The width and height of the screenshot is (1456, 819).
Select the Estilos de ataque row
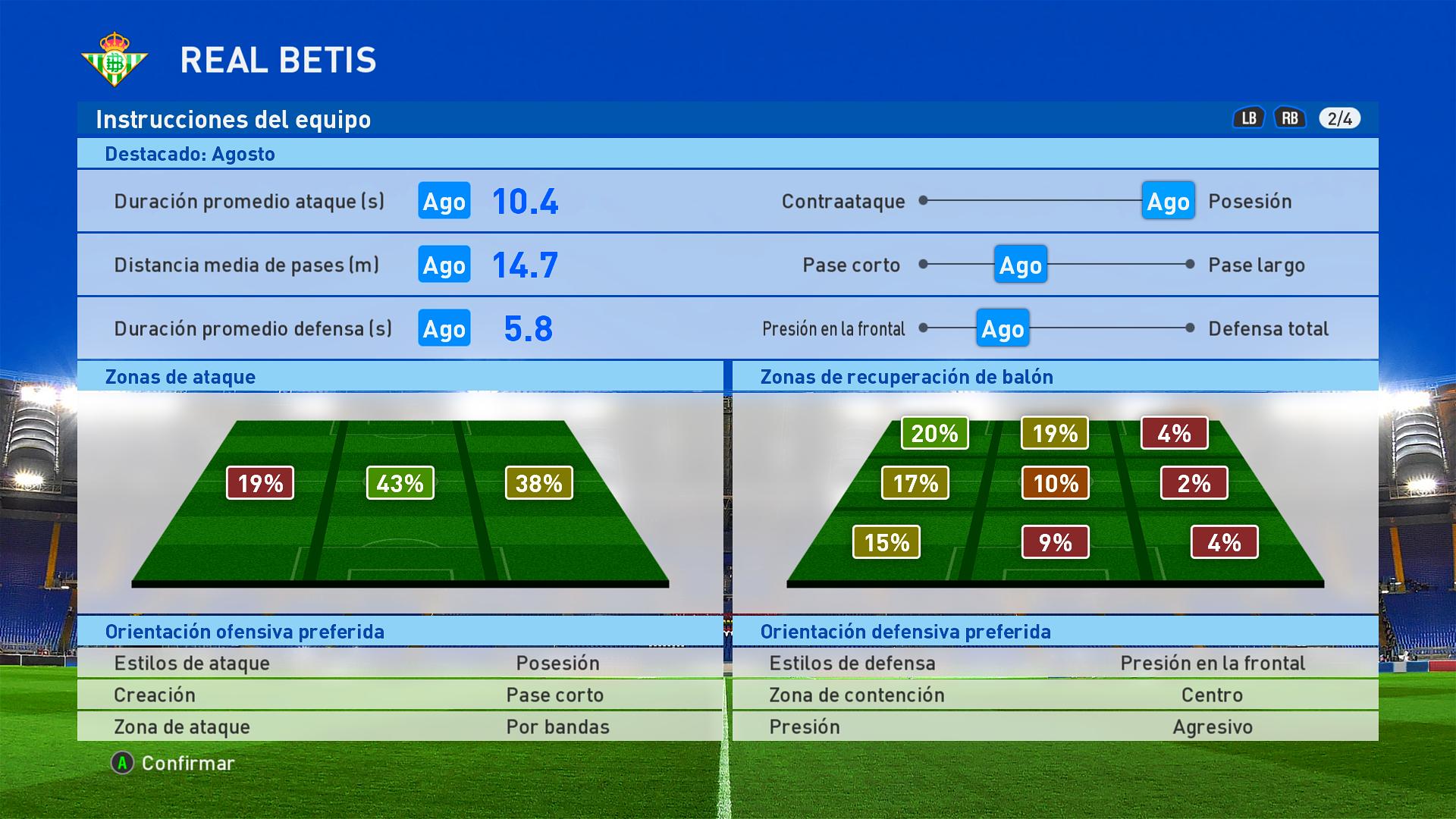pos(400,663)
